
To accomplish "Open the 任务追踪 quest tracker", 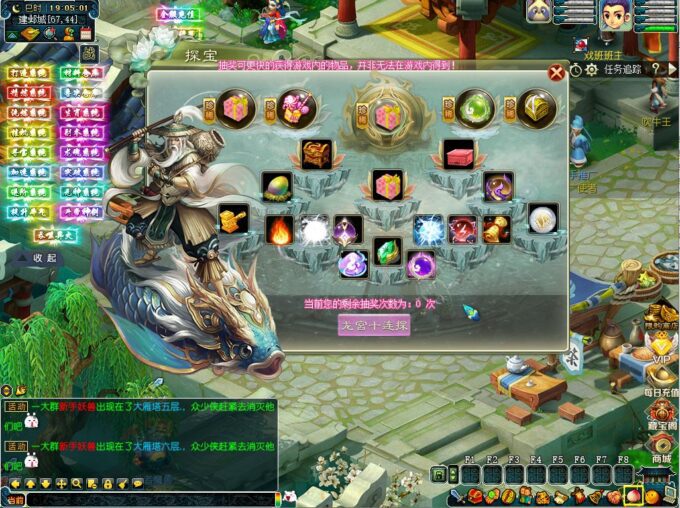I will tap(622, 70).
